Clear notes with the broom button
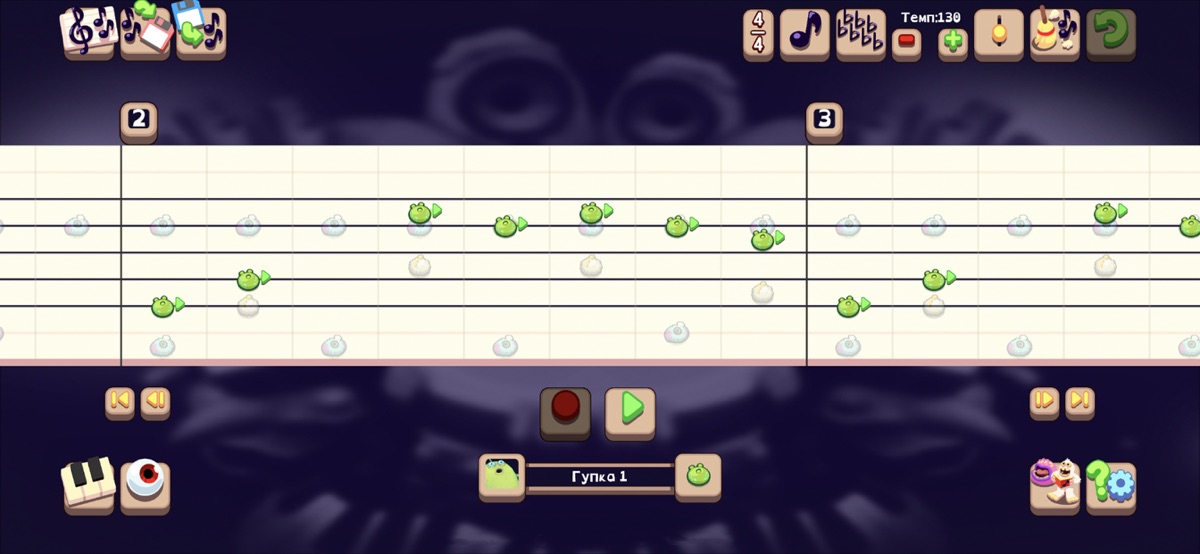1200x554 pixels. pyautogui.click(x=1054, y=35)
